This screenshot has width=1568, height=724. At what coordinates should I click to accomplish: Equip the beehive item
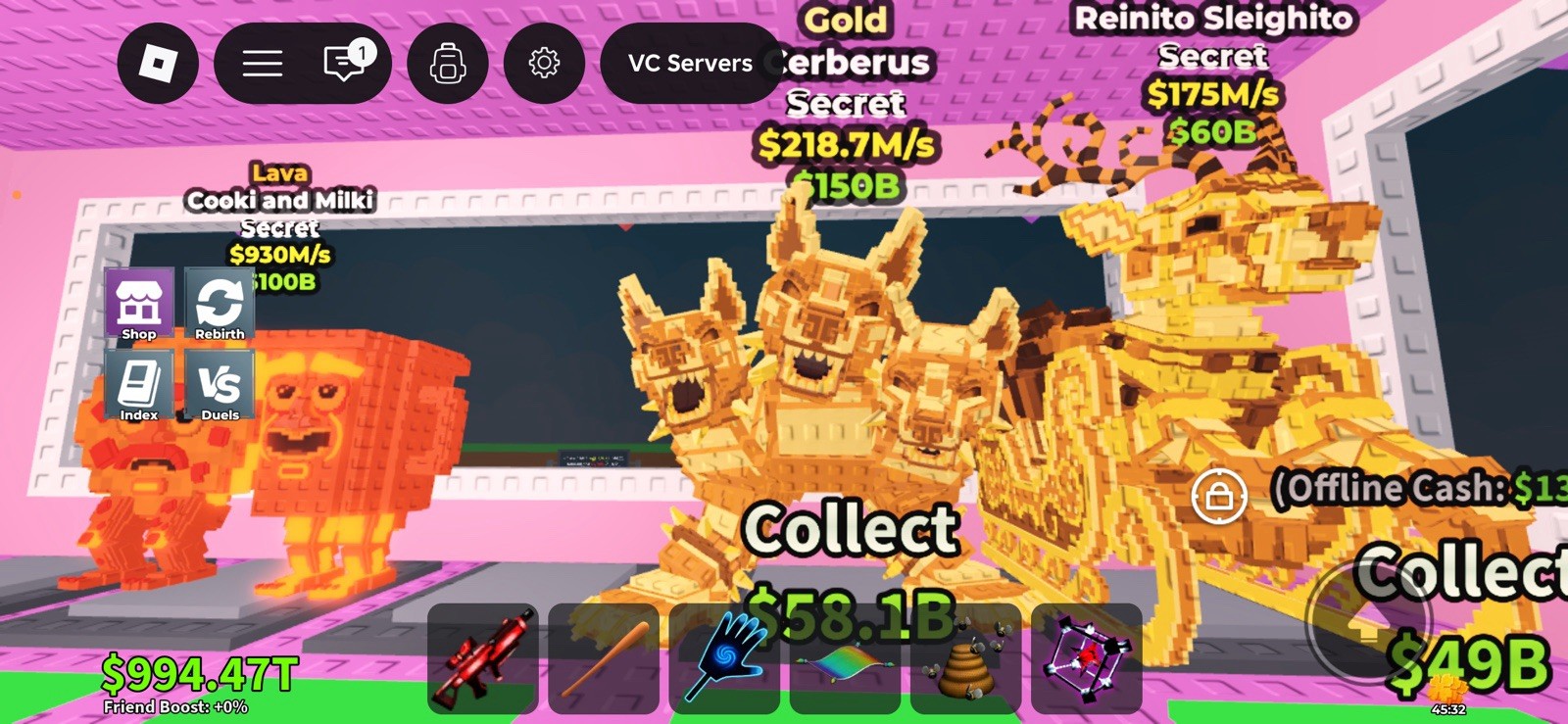click(965, 662)
